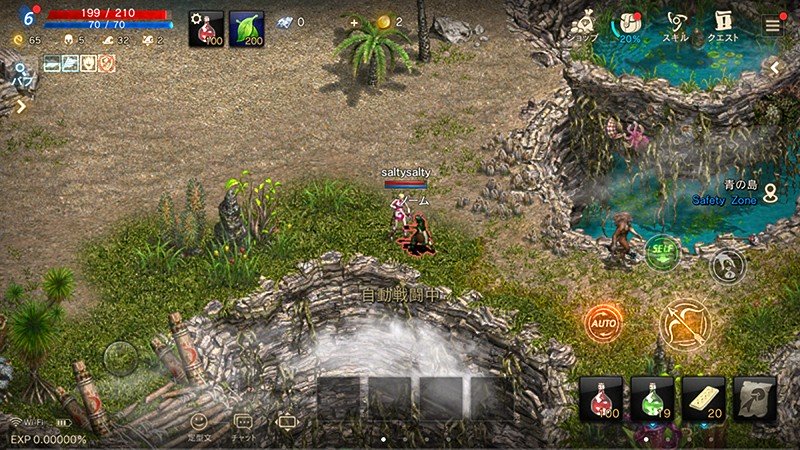Expand the left side panel arrow

(20, 107)
